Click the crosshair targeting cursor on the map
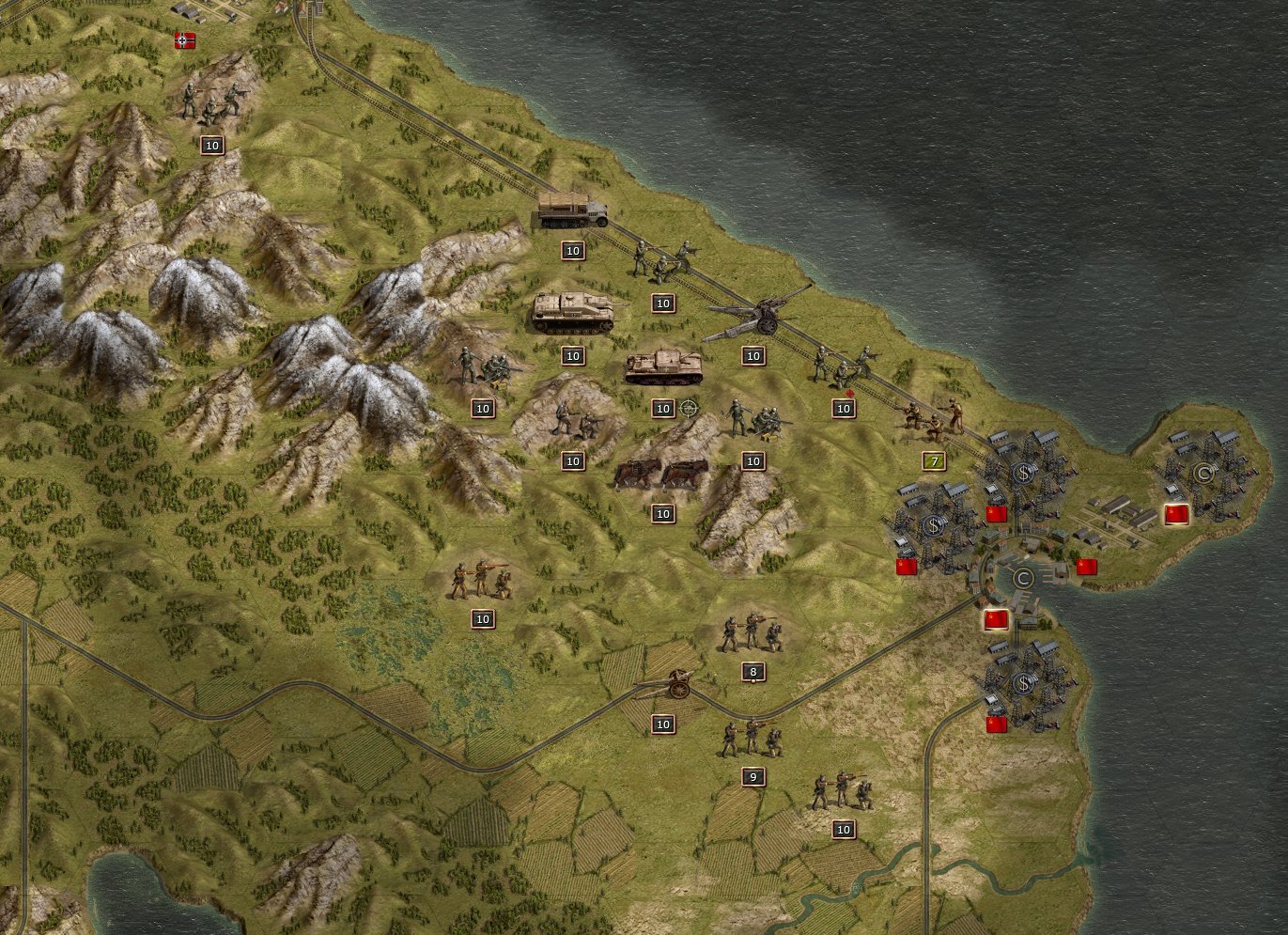The width and height of the screenshot is (1288, 935). pyautogui.click(x=689, y=408)
